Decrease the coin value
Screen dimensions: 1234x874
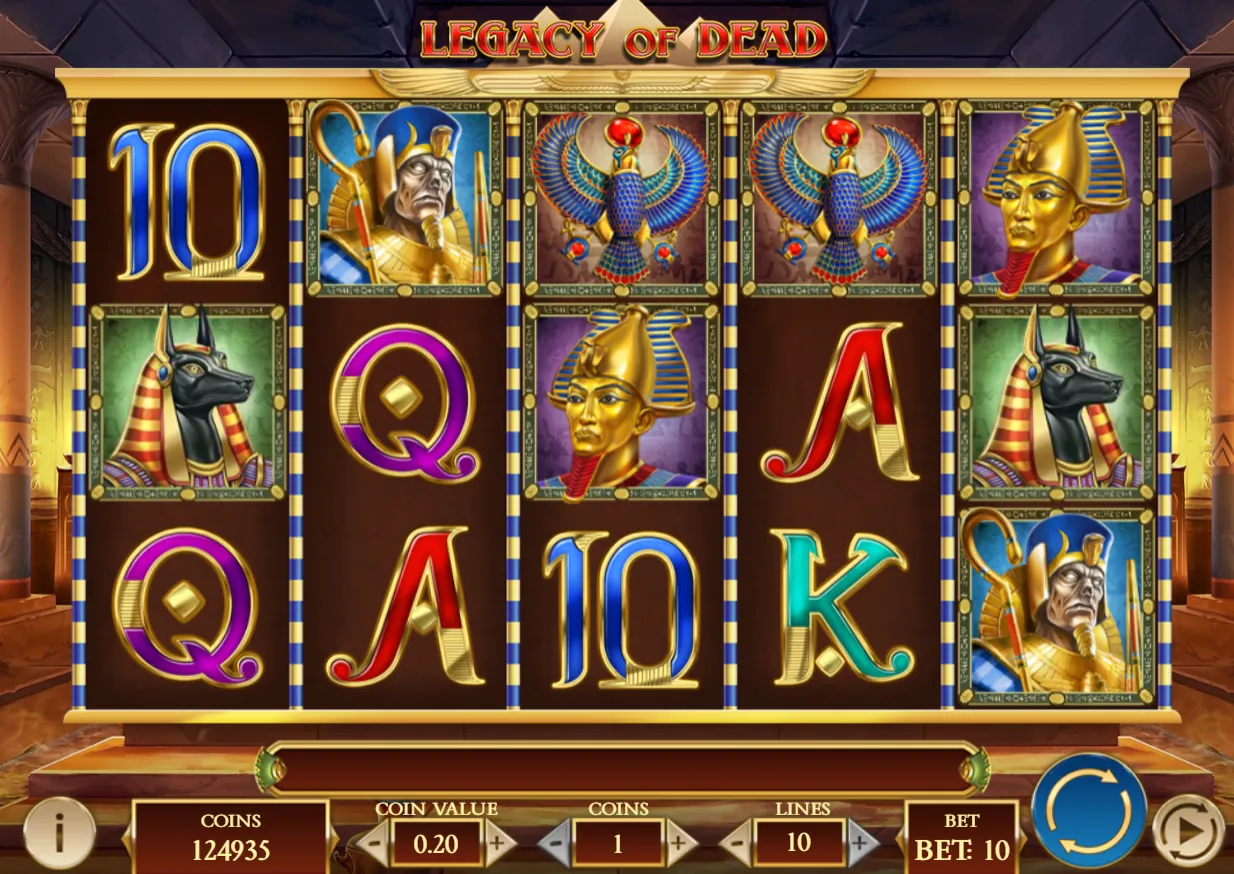373,844
